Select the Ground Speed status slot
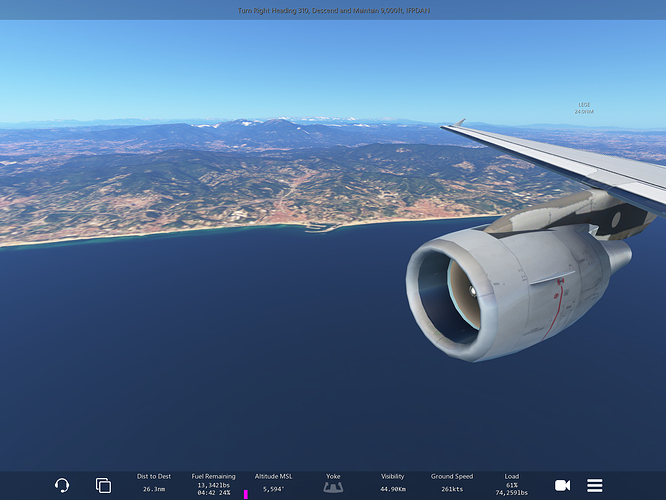Screen dimensions: 666x500 452,484
